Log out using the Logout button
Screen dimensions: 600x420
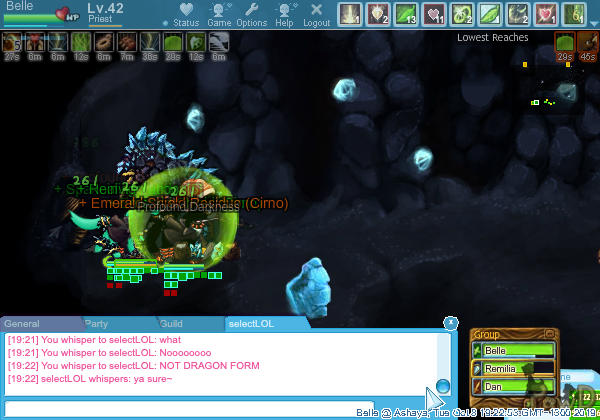[316, 14]
